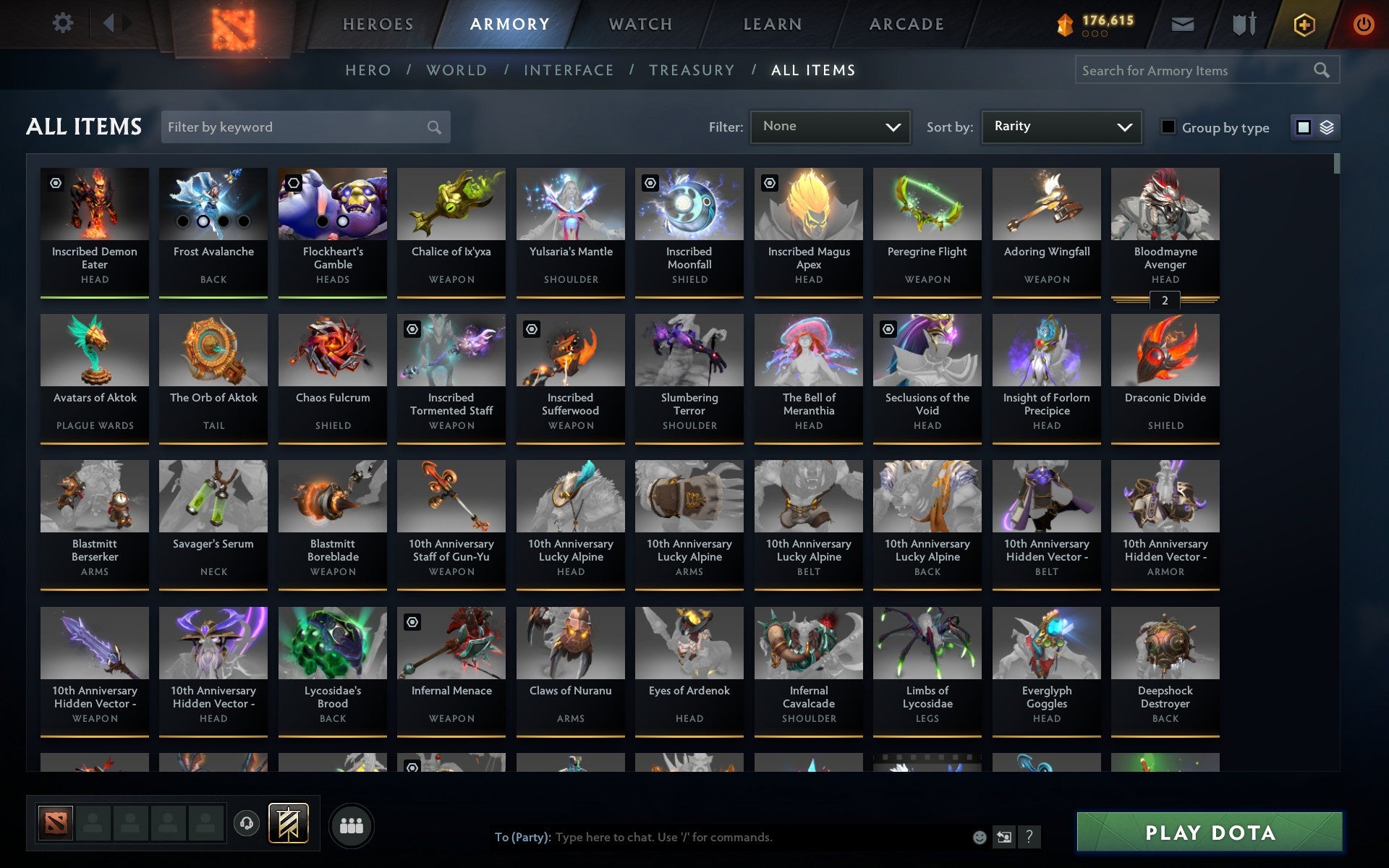Enable the Group by type checkbox
The width and height of the screenshot is (1389, 868).
pos(1168,127)
